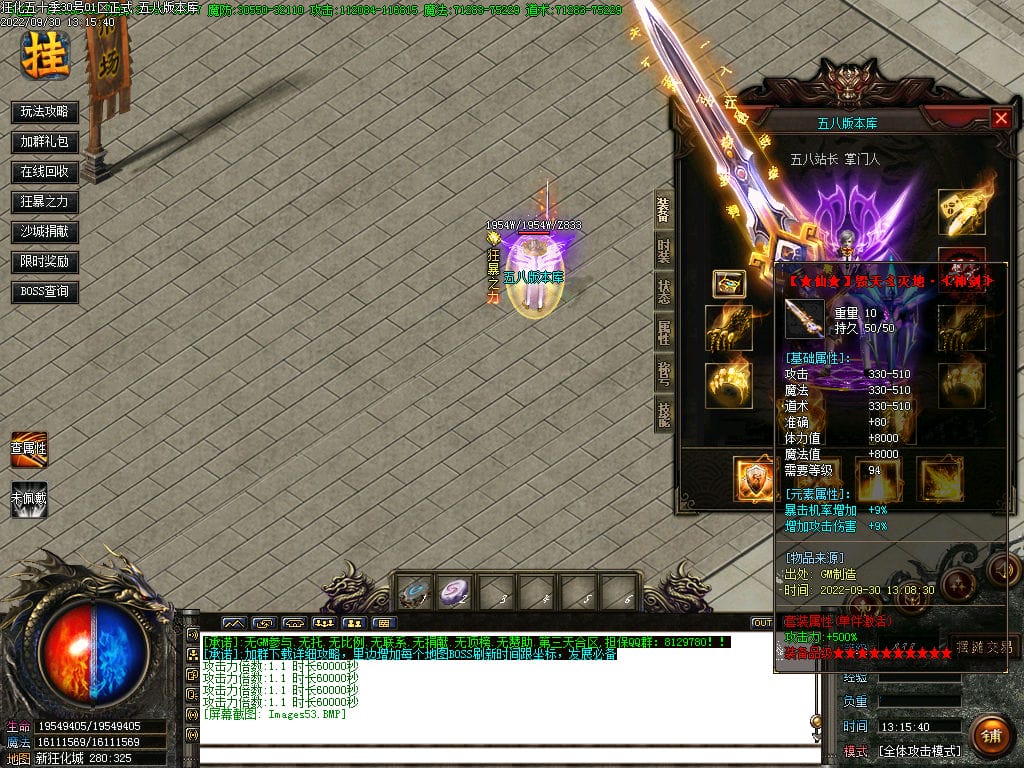Image resolution: width=1024 pixels, height=768 pixels.
Task: Click the 未佩戴 icon
Action: click(x=29, y=498)
